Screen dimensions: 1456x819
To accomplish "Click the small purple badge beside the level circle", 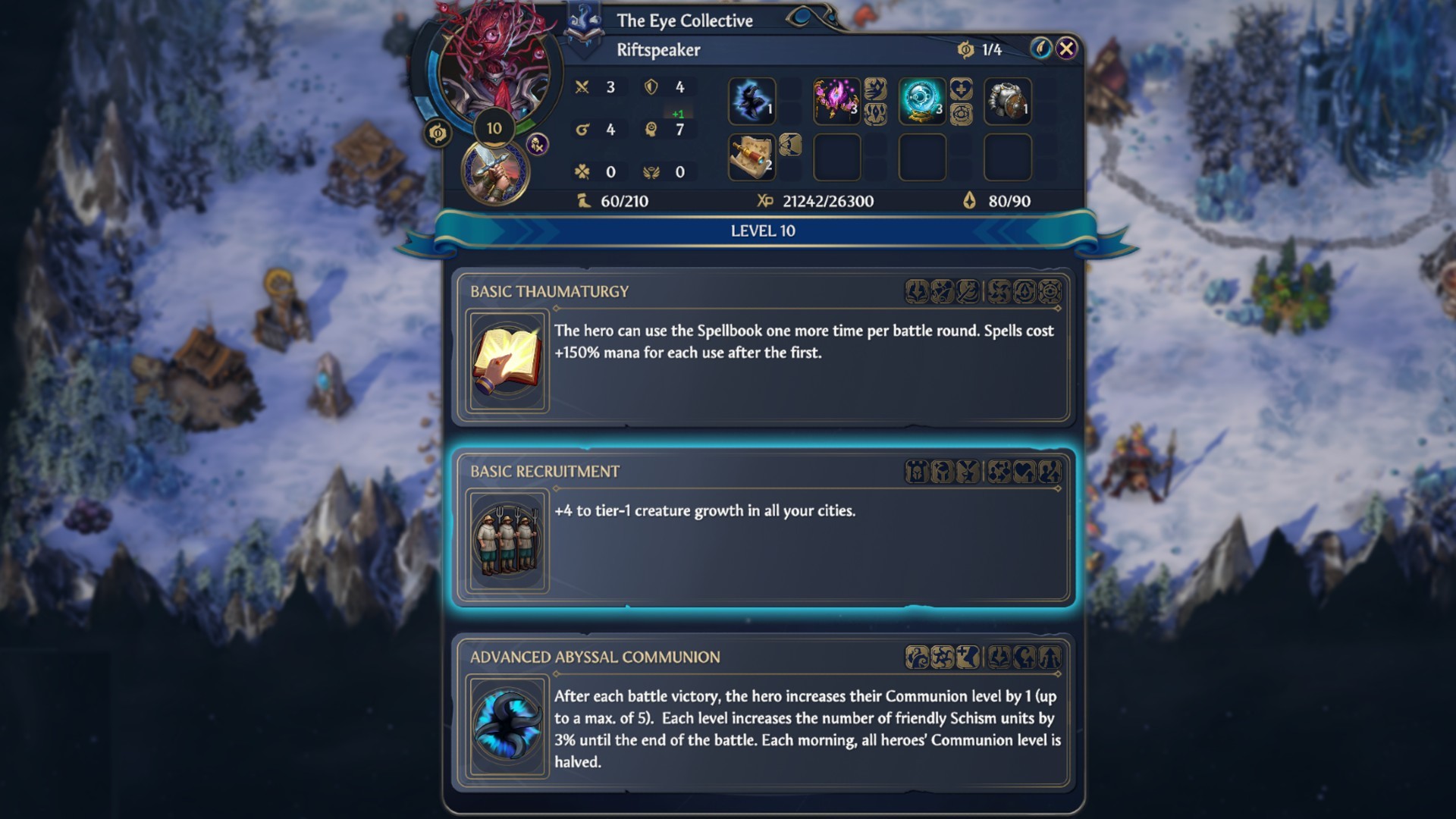I will [x=539, y=142].
